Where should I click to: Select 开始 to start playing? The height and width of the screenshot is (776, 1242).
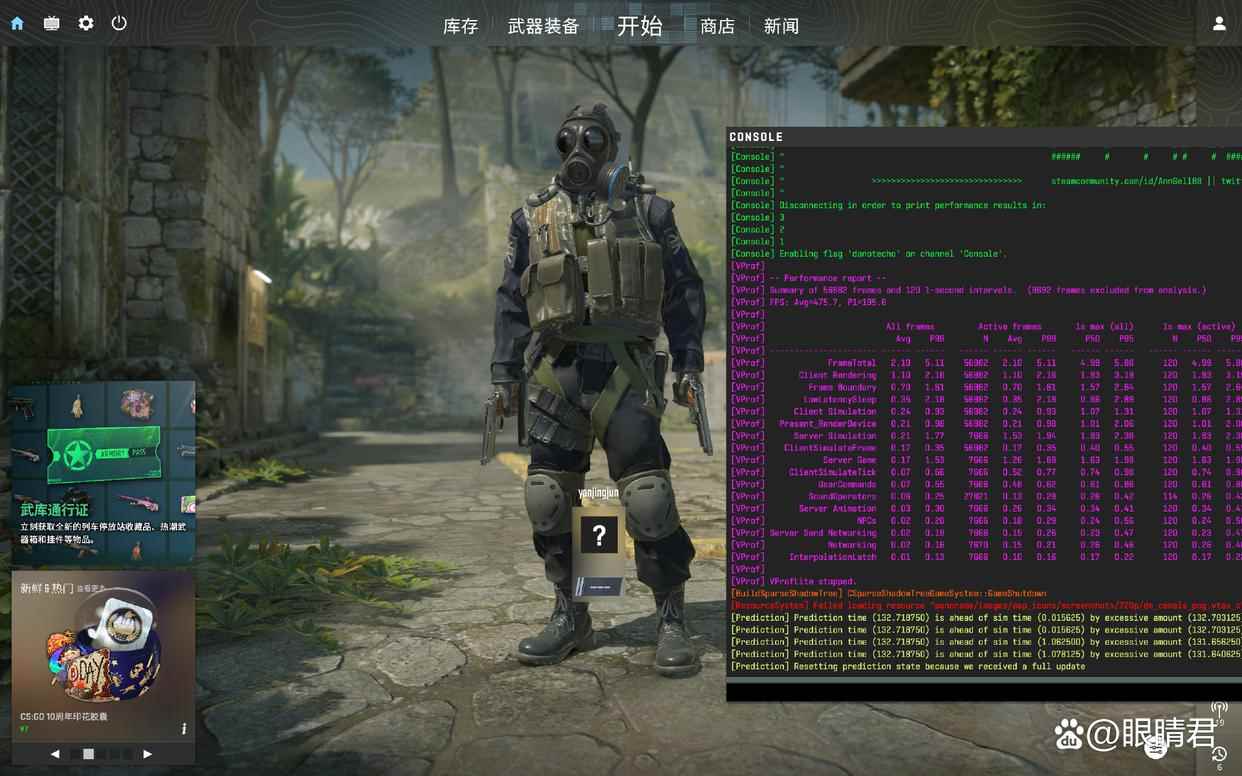(639, 26)
